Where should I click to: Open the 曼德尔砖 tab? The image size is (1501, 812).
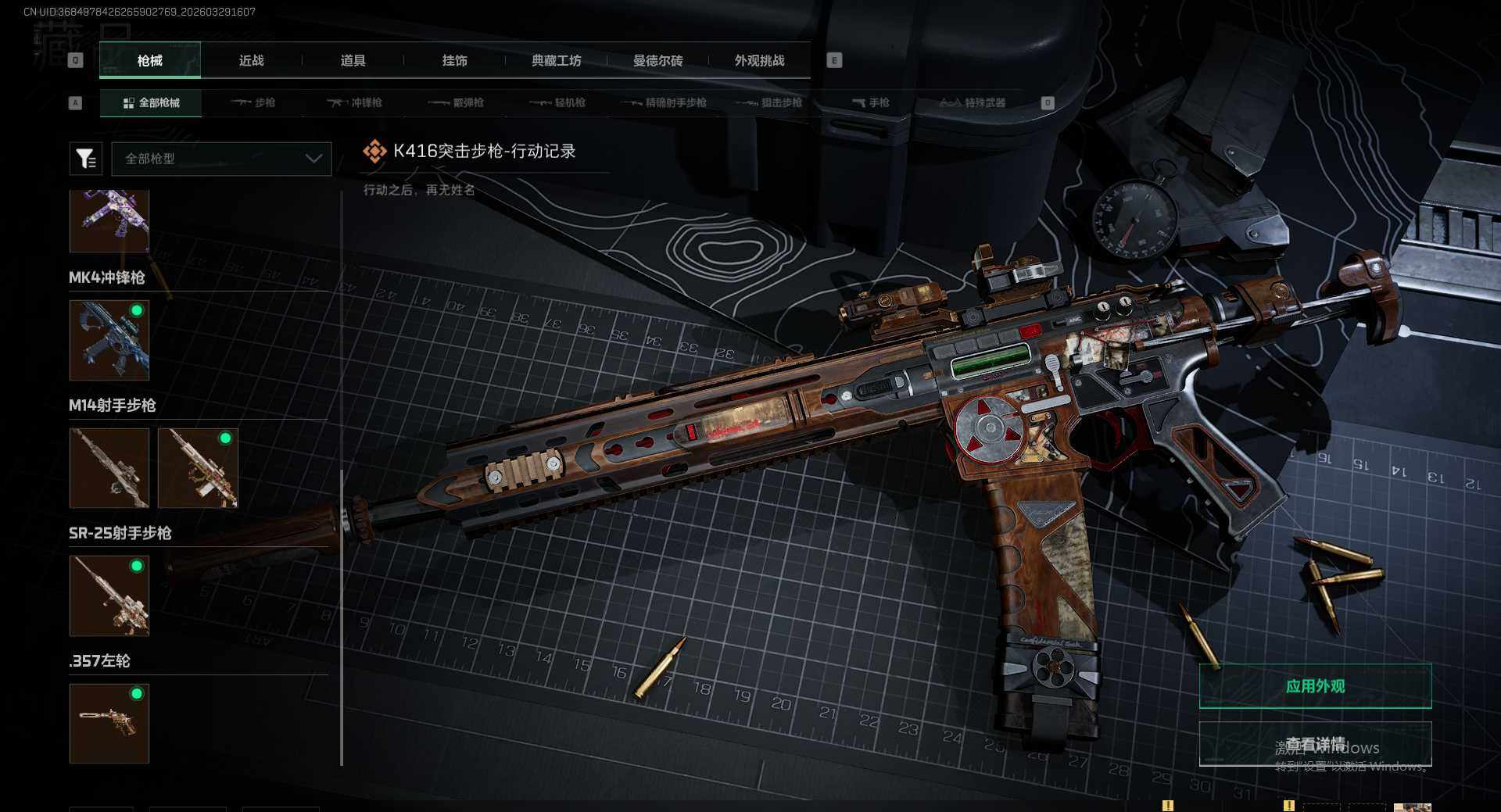[657, 60]
